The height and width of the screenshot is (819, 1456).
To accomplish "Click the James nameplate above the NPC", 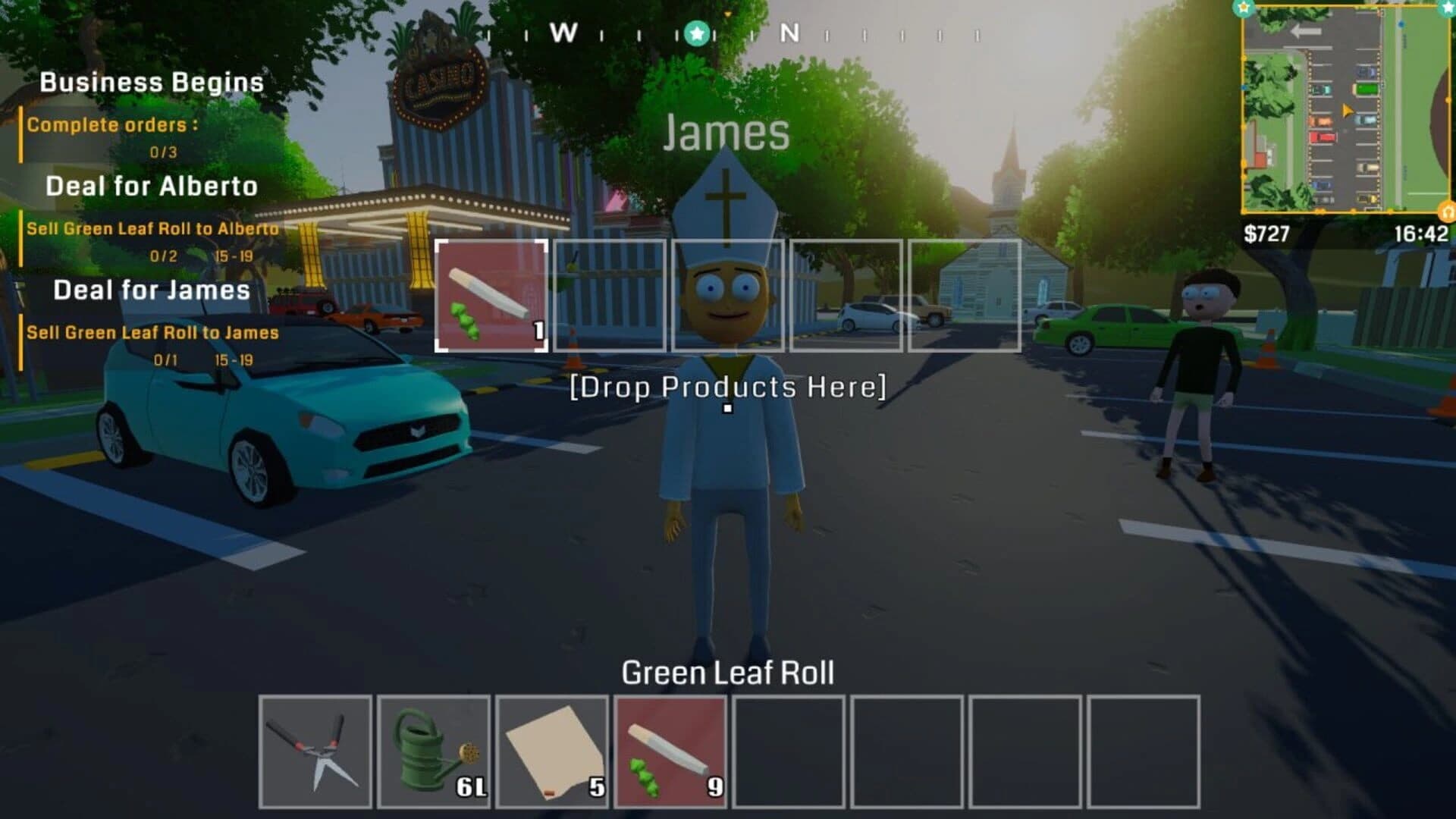I will [725, 135].
